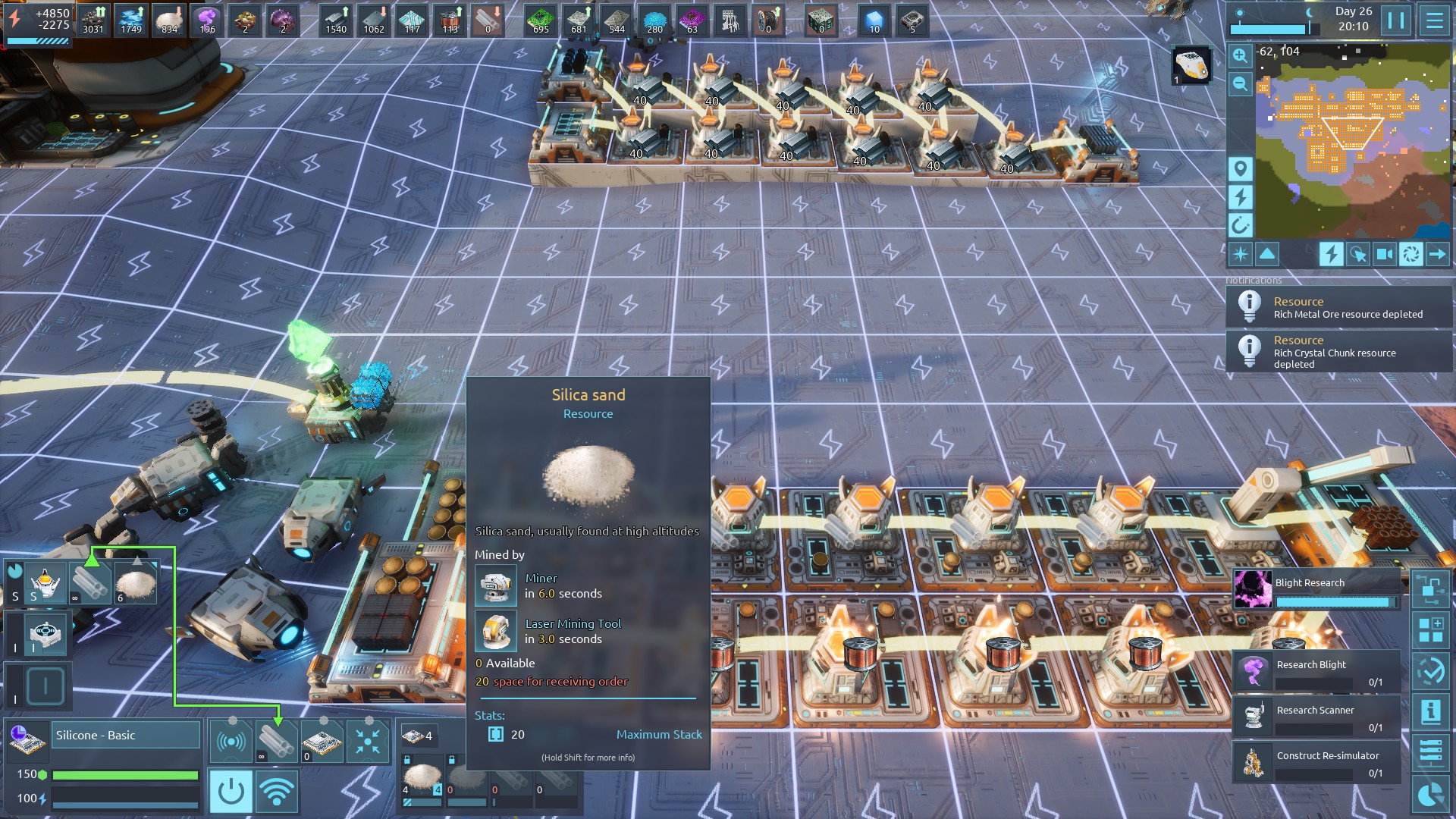The image size is (1456, 819).
Task: Select the silica sand slot with count 6
Action: [x=136, y=583]
